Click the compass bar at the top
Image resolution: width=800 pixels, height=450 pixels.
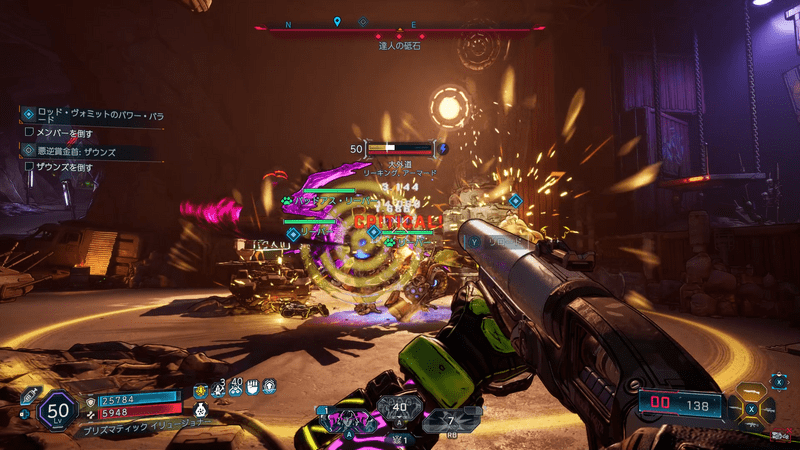[x=398, y=30]
